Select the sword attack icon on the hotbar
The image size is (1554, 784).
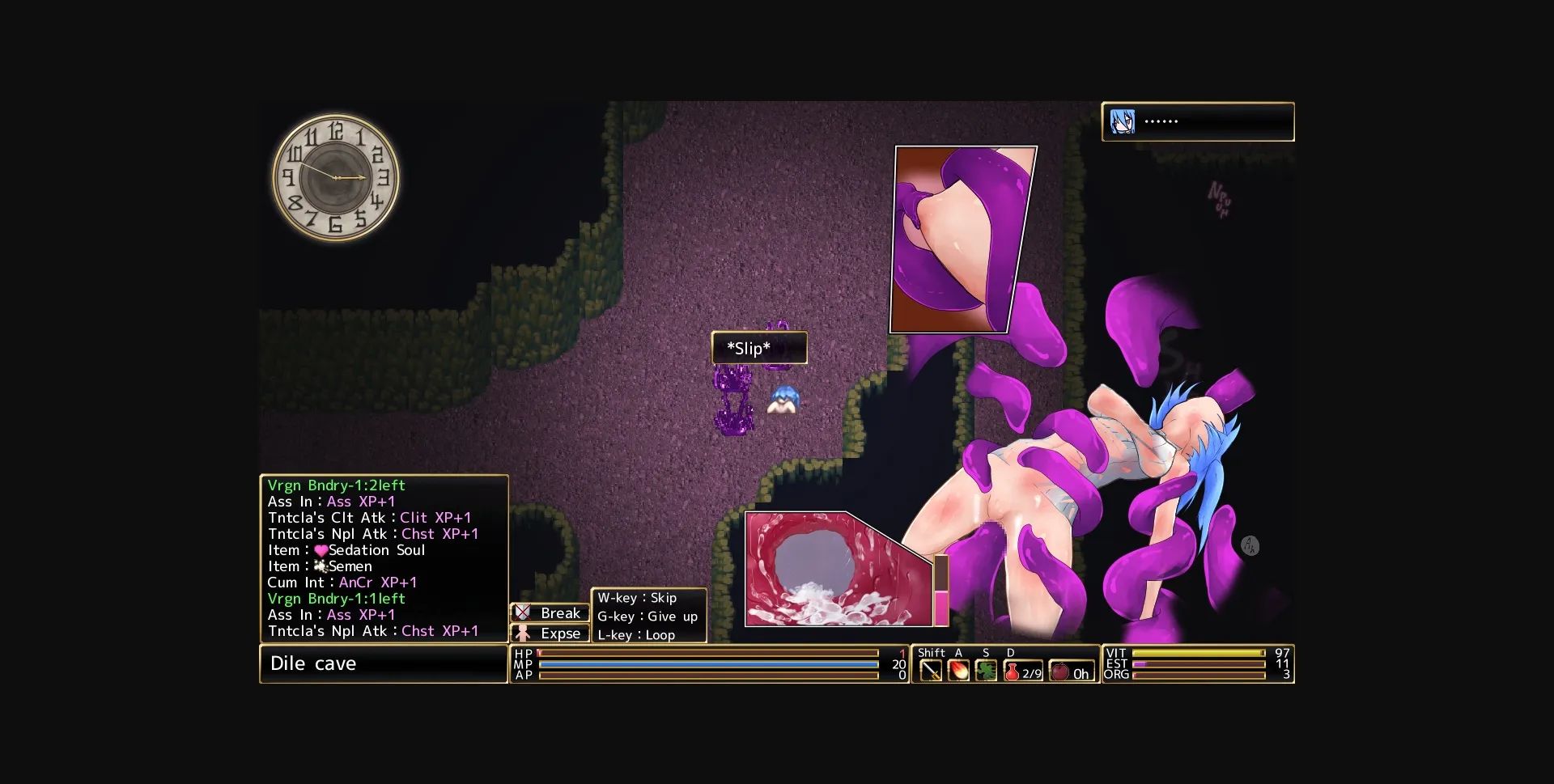click(x=932, y=670)
